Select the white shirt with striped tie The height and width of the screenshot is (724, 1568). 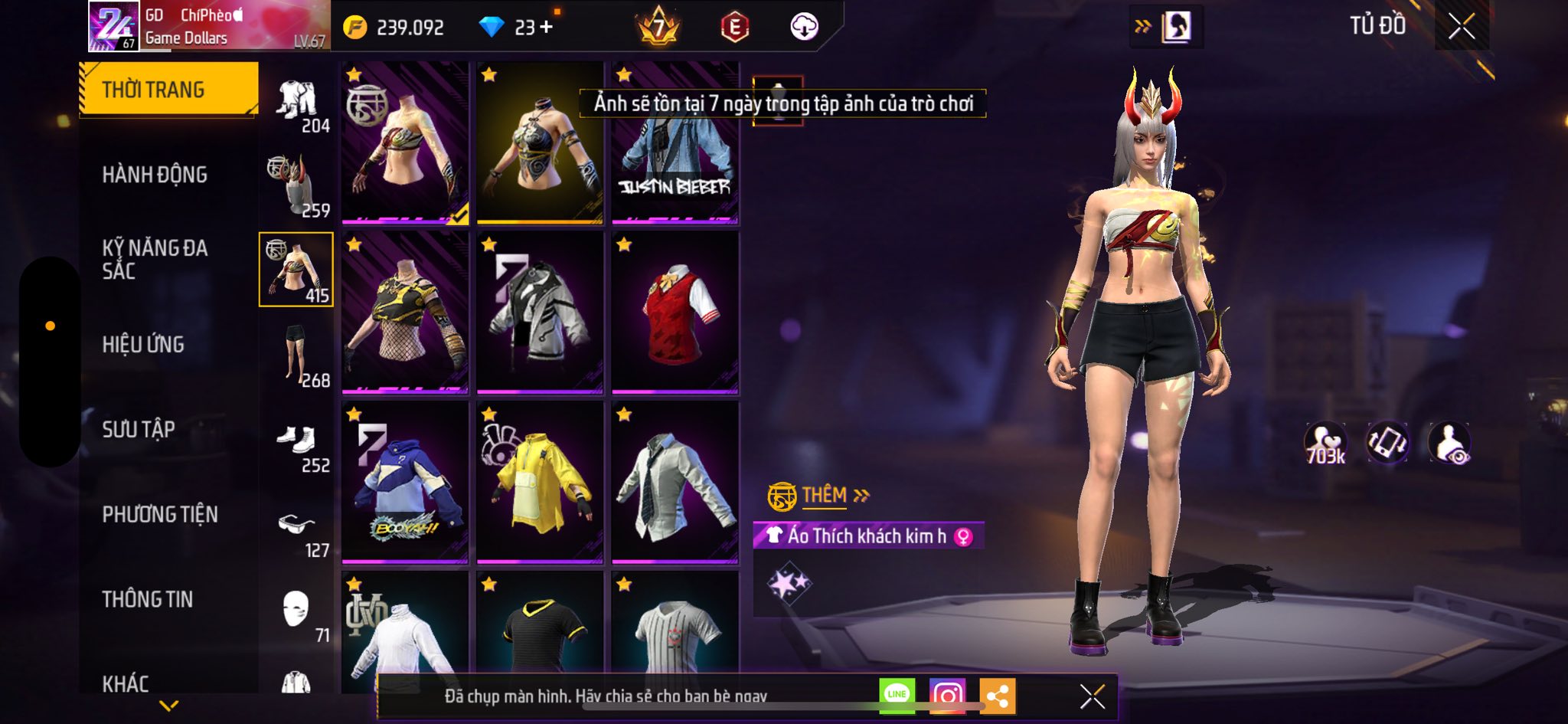(x=675, y=483)
